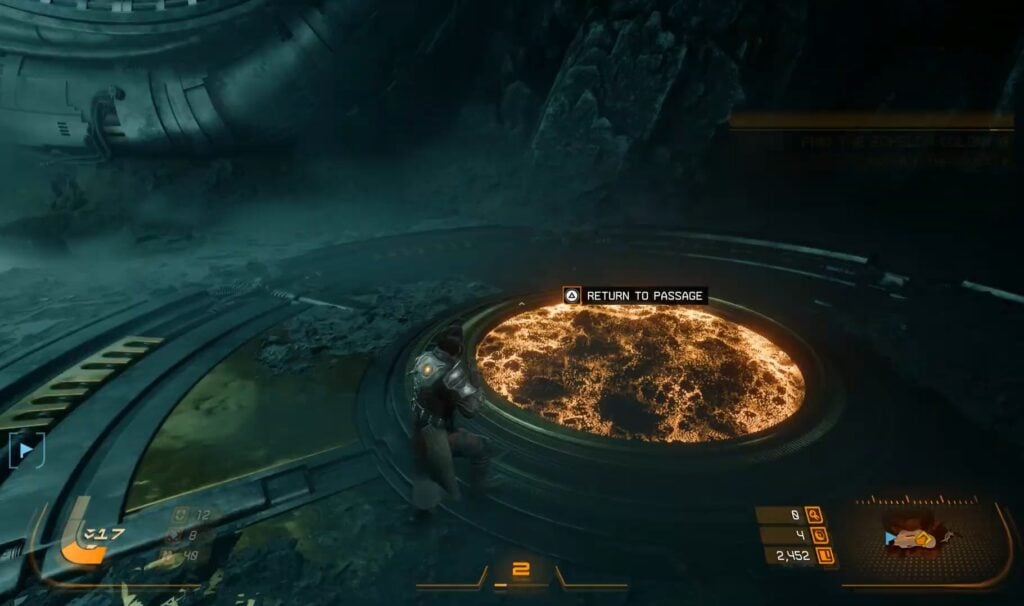Open the minimap in the corner
Screen dimensions: 1024x606
pos(923,538)
